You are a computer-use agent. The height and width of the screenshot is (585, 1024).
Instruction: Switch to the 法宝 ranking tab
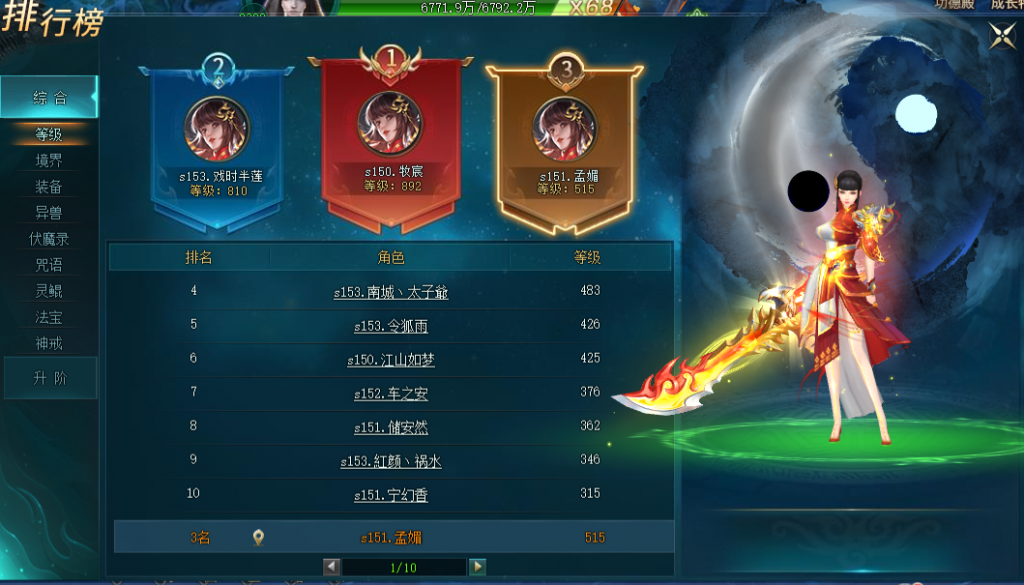click(49, 318)
